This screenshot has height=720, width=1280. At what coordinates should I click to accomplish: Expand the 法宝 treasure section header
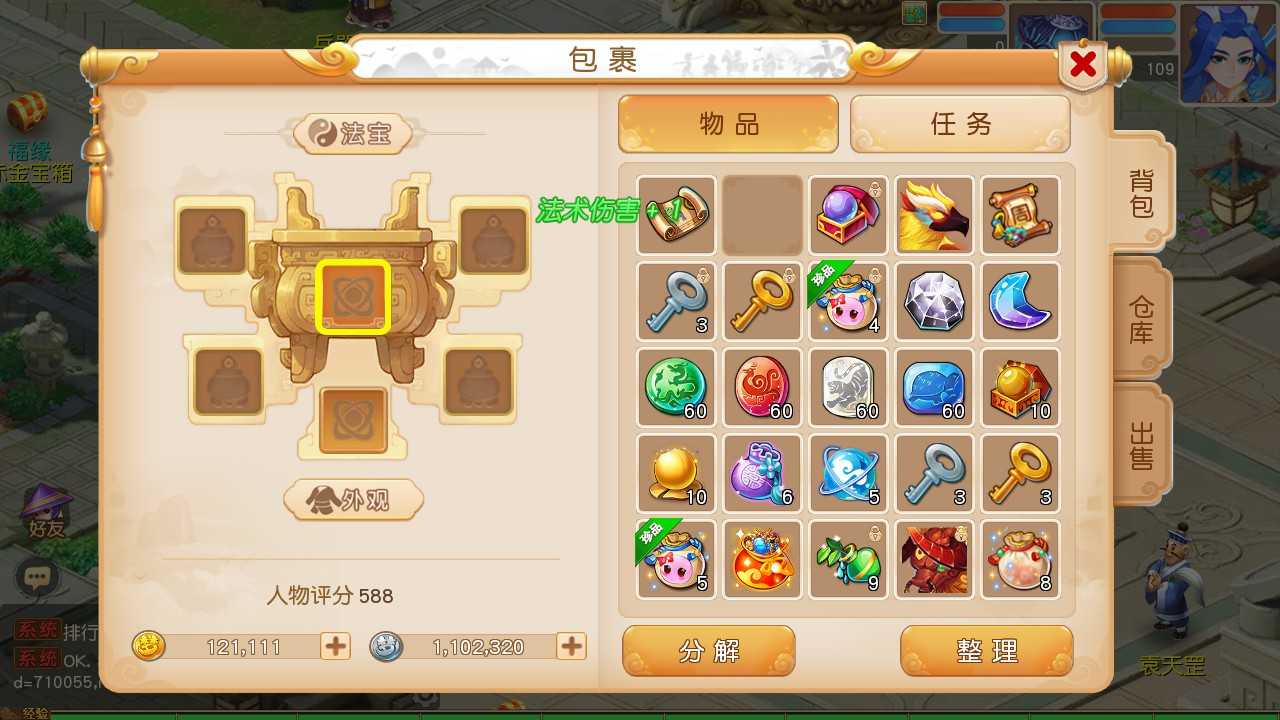(353, 135)
